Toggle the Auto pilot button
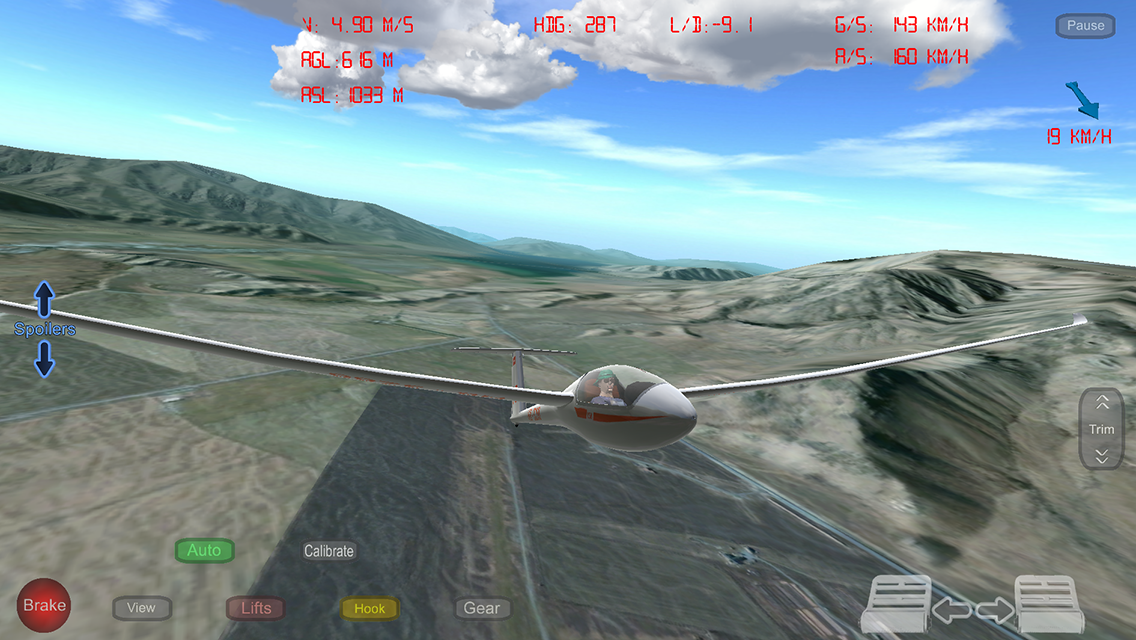This screenshot has height=640, width=1136. tap(204, 551)
